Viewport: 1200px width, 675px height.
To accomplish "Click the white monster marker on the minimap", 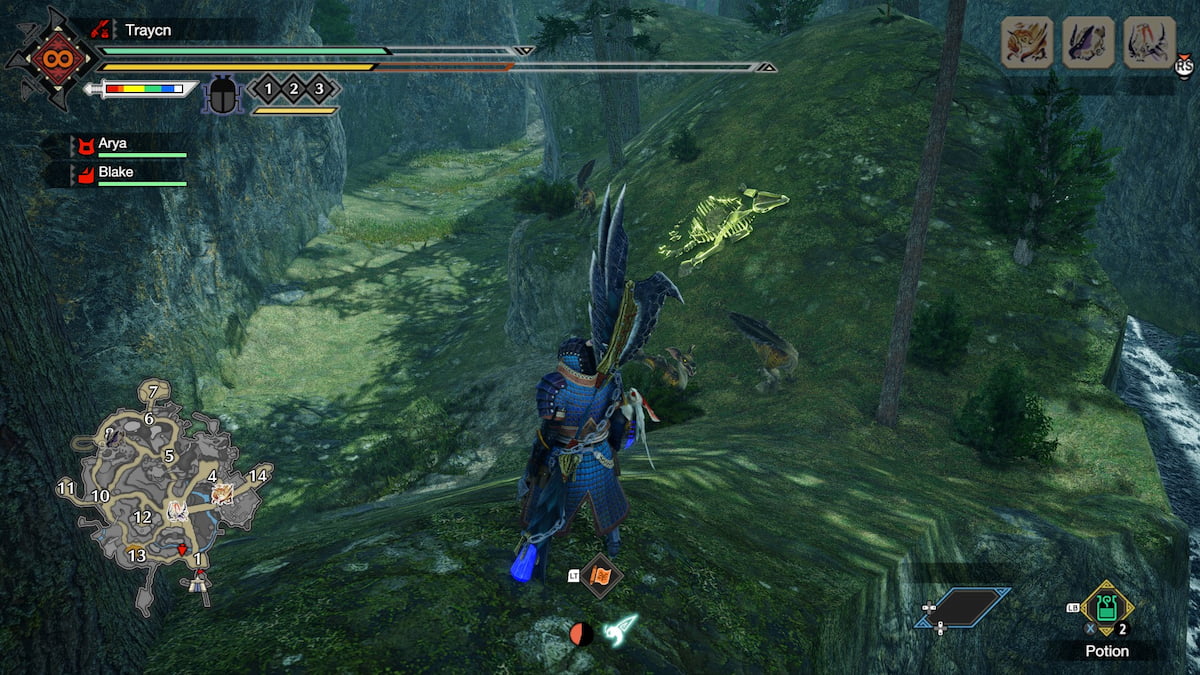I will click(178, 512).
